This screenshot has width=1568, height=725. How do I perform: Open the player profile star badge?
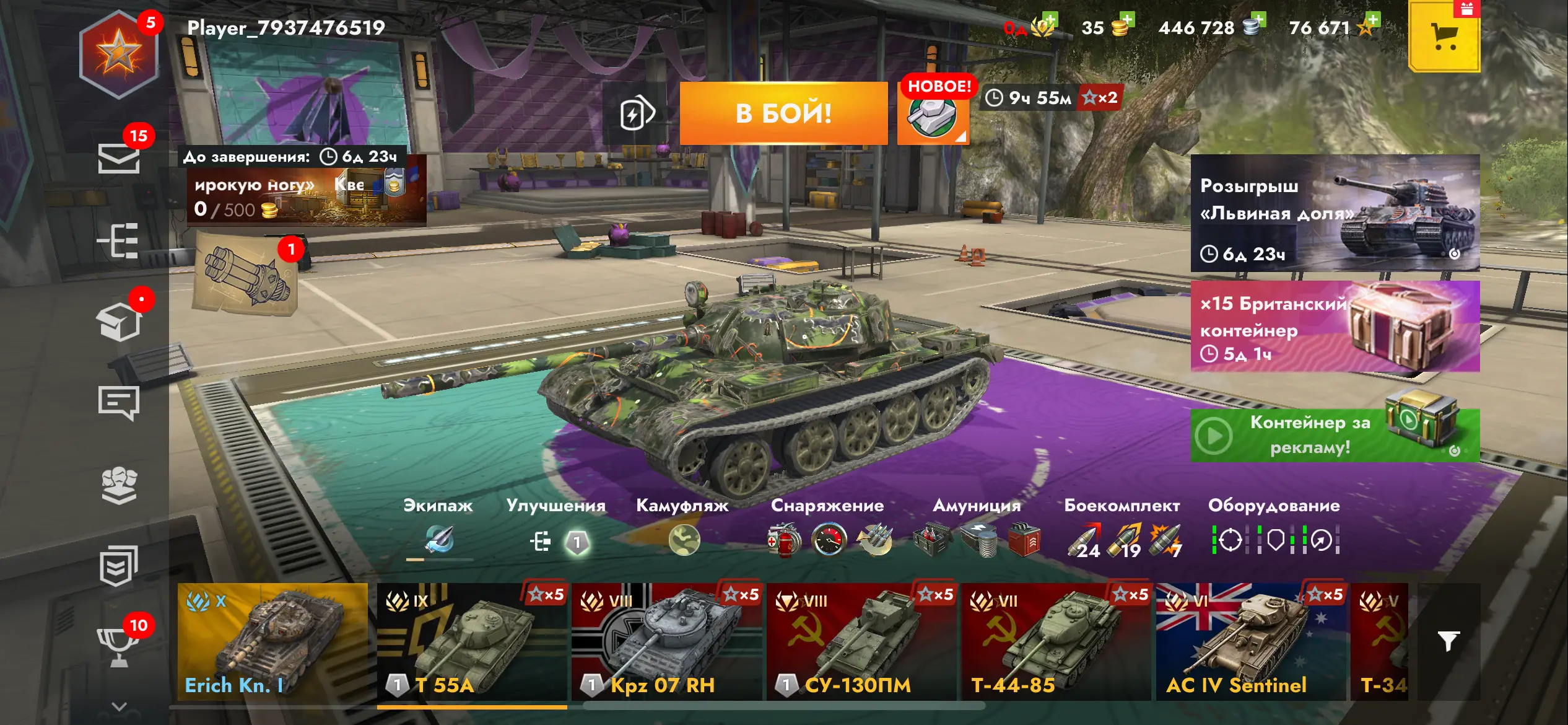118,55
